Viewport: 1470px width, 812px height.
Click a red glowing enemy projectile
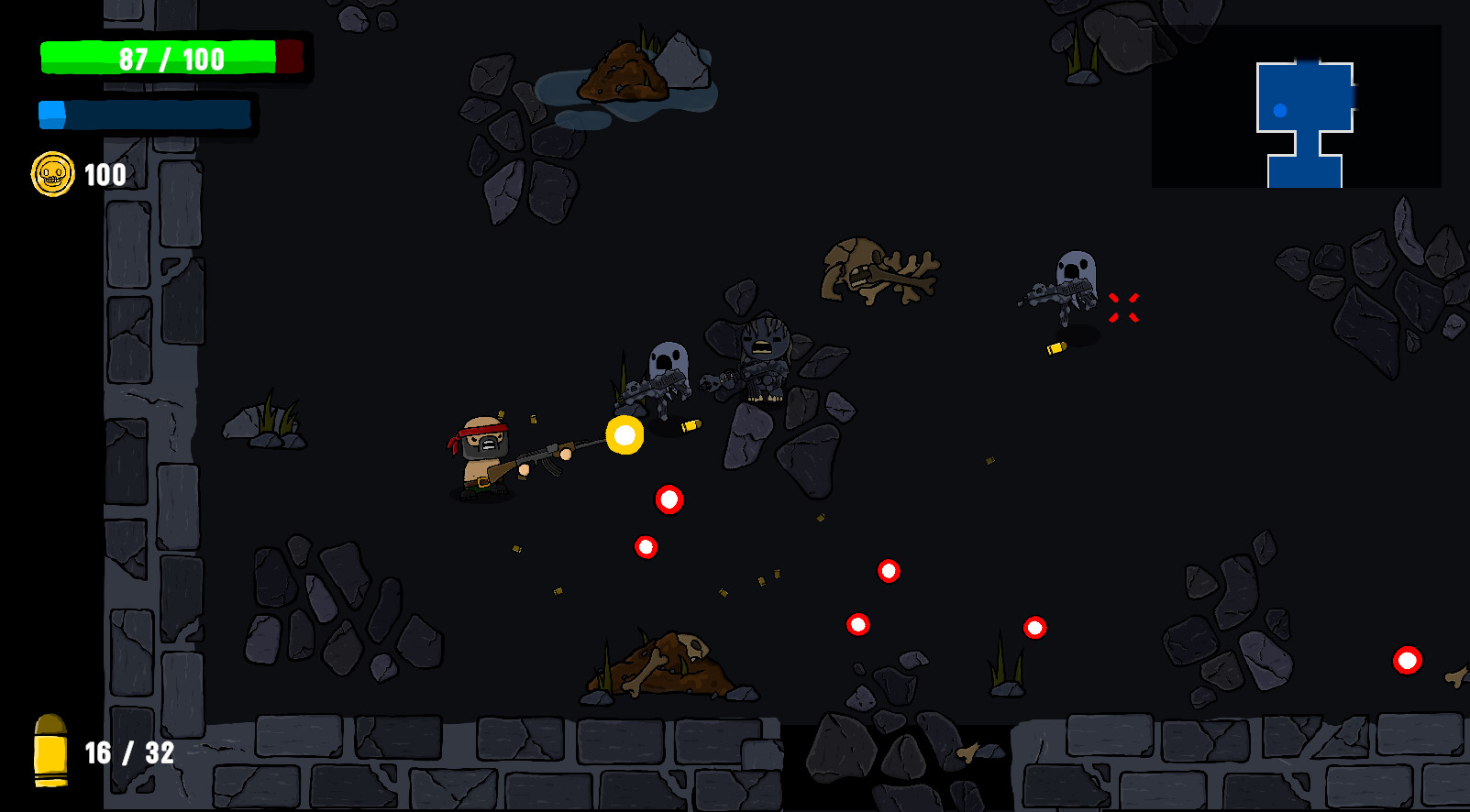[668, 500]
